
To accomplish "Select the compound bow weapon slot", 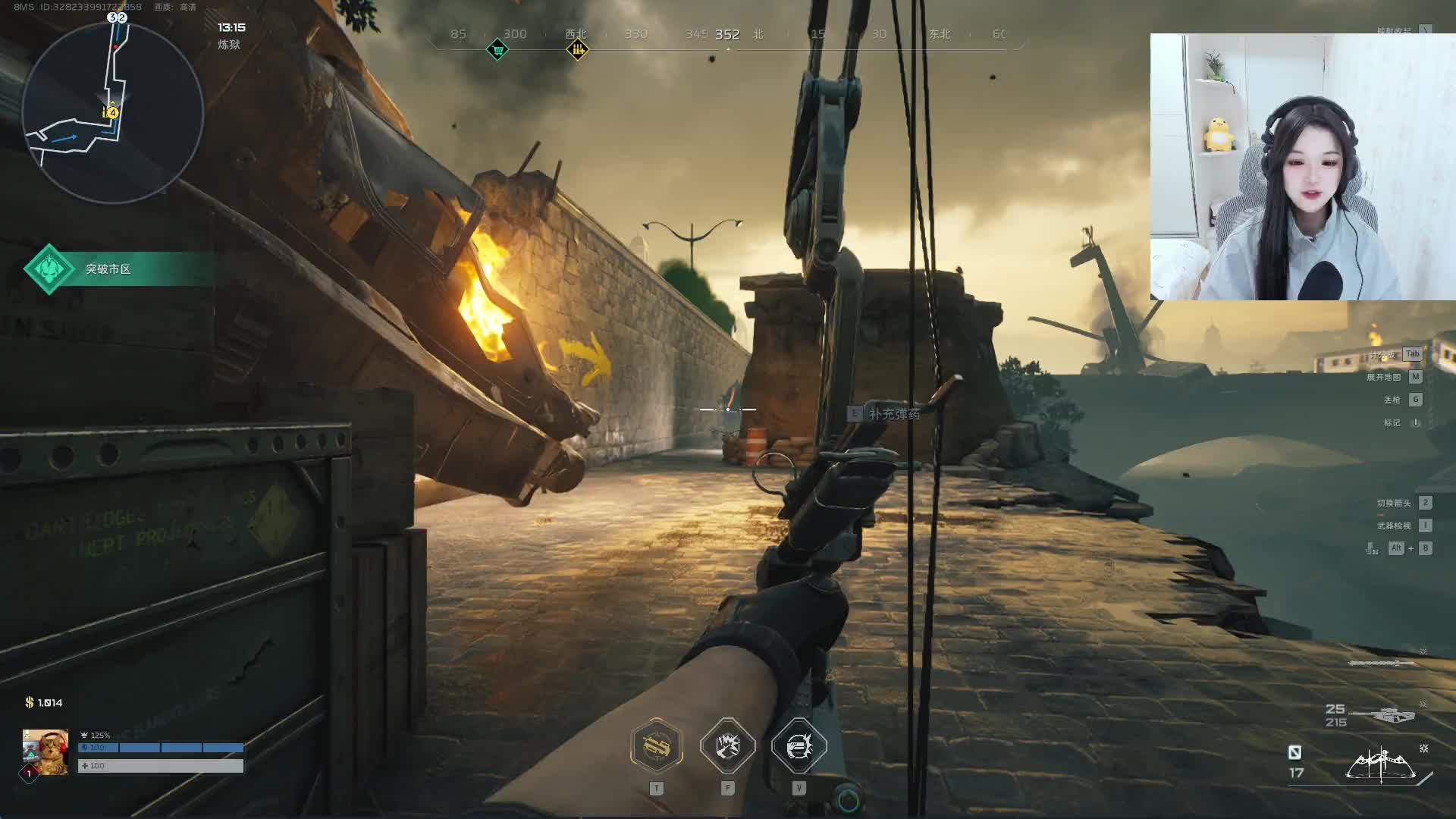I will coord(1382,764).
